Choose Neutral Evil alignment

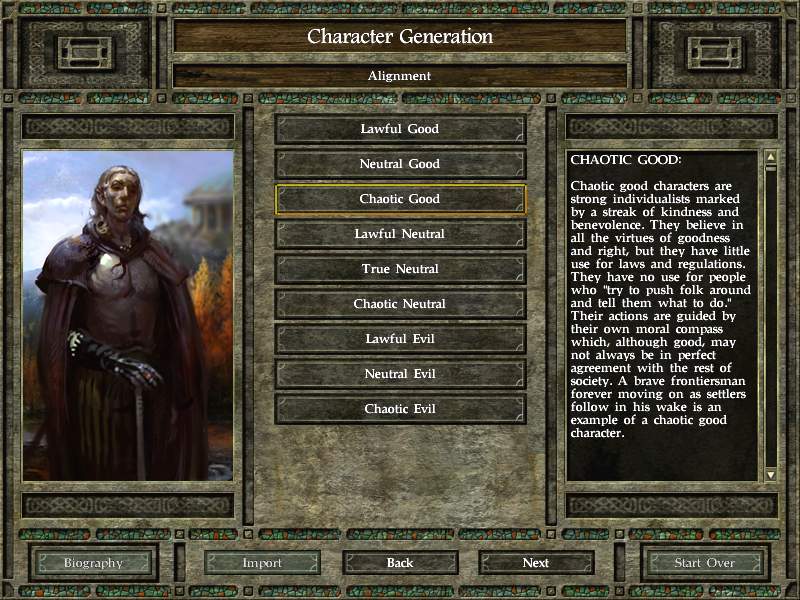click(x=400, y=374)
